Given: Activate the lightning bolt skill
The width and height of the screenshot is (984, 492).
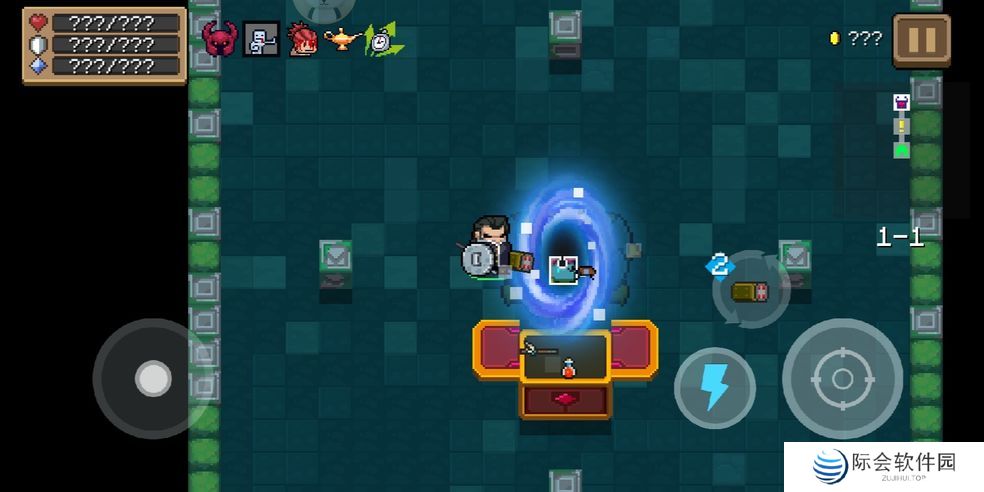Looking at the screenshot, I should click(x=714, y=387).
